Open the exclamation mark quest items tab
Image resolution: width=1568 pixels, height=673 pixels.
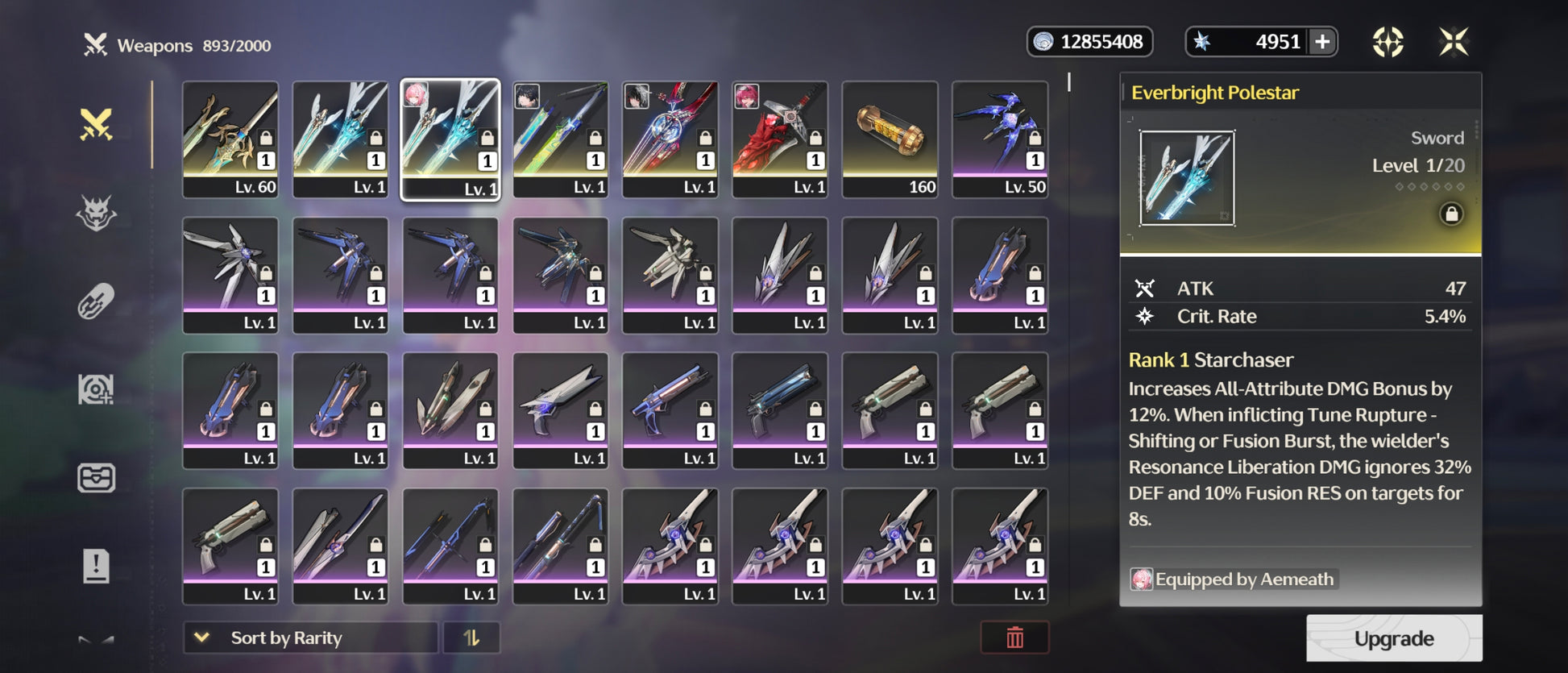[x=96, y=566]
